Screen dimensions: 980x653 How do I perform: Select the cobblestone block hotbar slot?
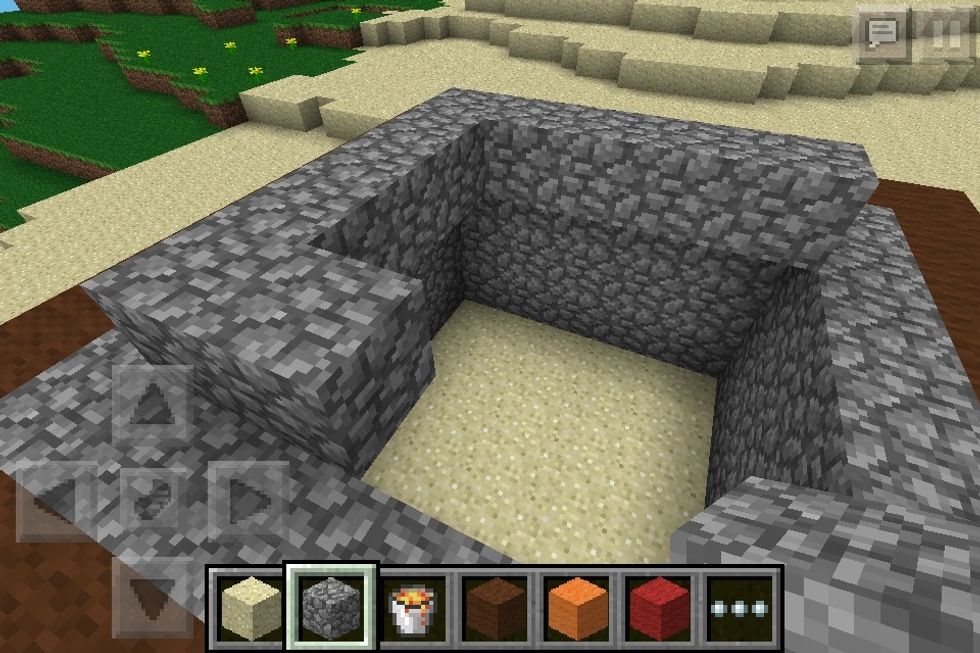331,606
